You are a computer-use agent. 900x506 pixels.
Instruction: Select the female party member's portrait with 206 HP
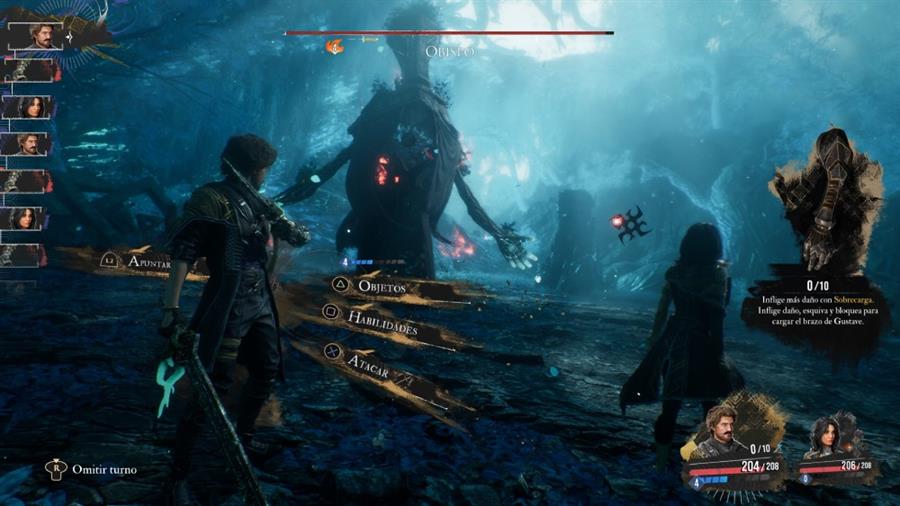pos(827,436)
